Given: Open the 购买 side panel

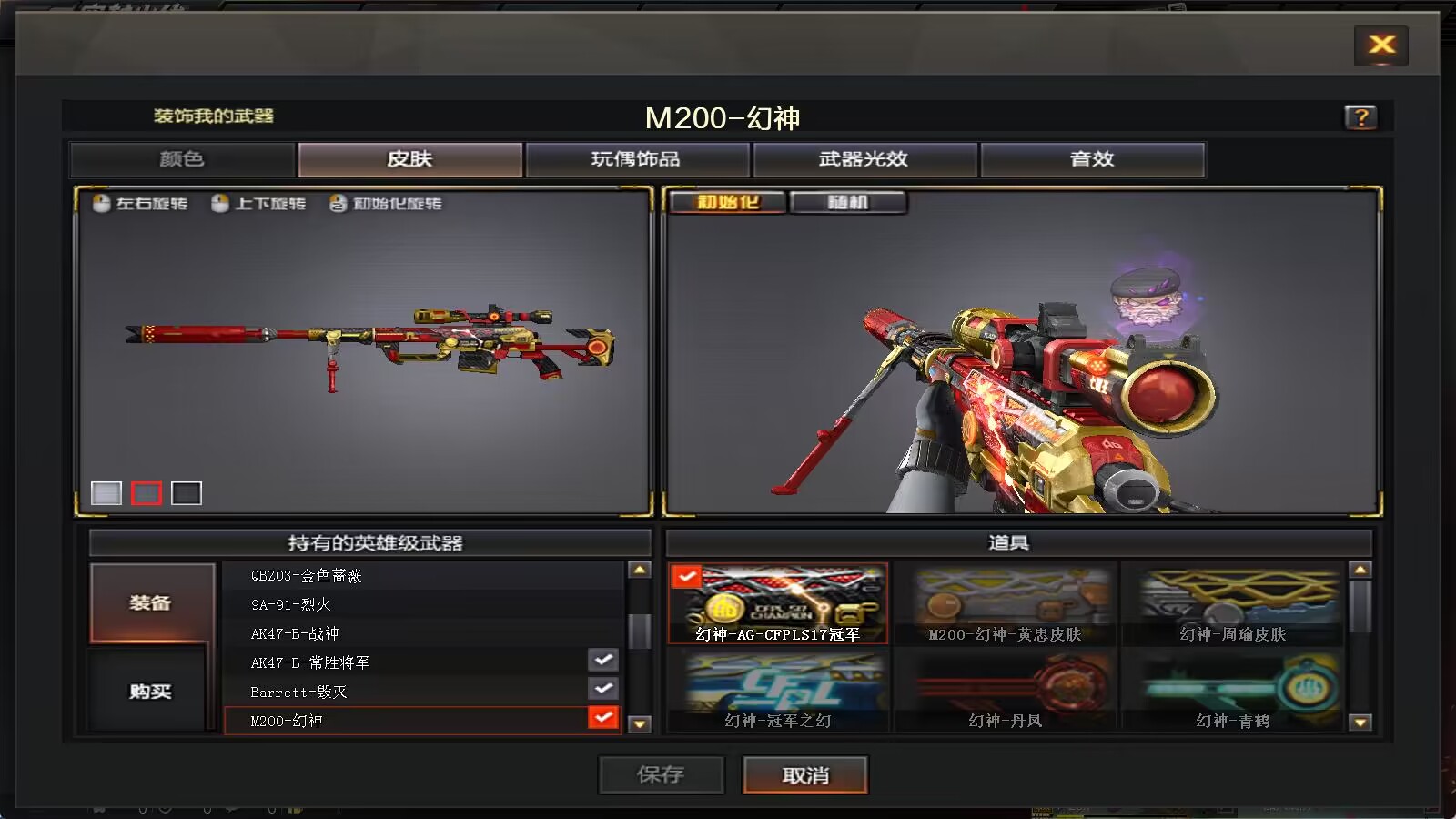Looking at the screenshot, I should click(x=148, y=691).
